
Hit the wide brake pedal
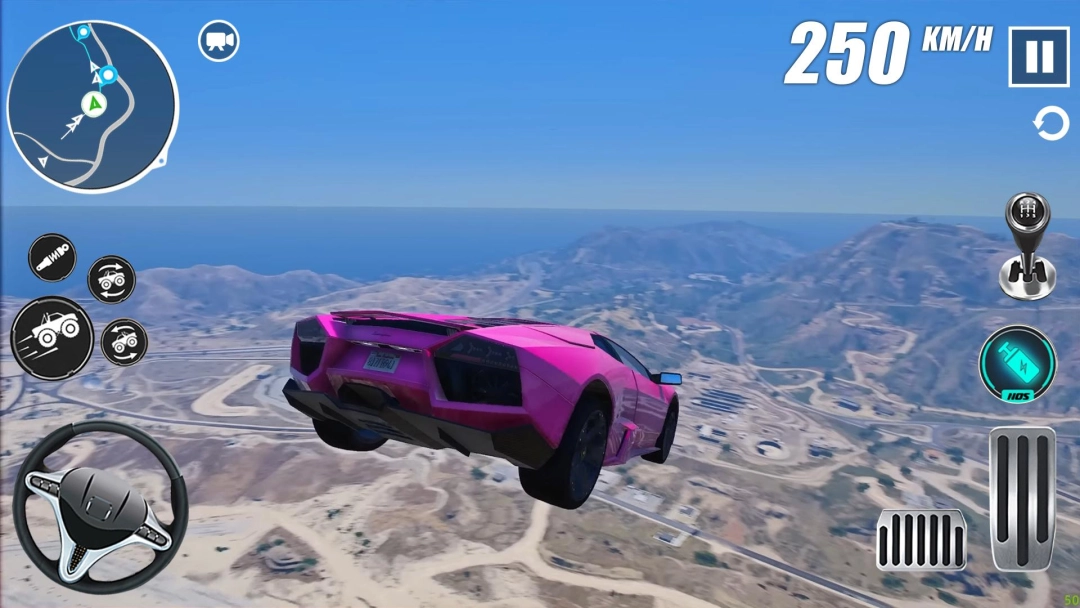click(x=921, y=540)
